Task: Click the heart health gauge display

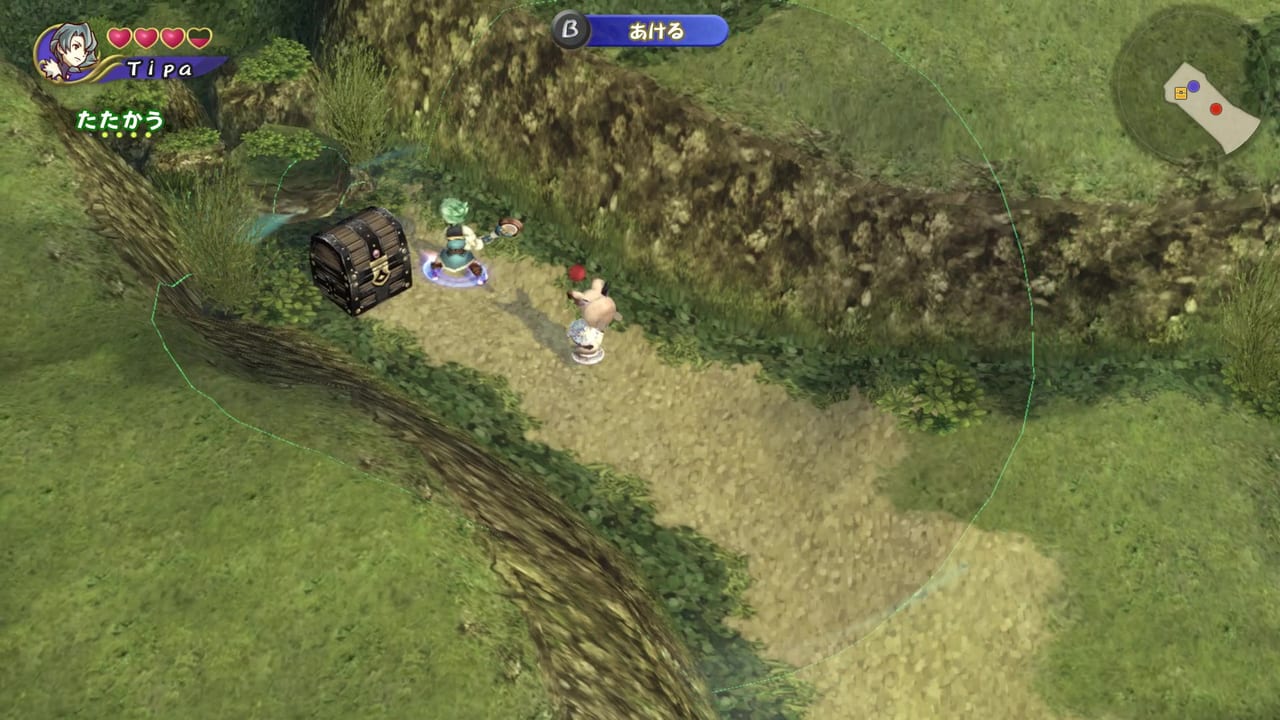Action: 157,37
